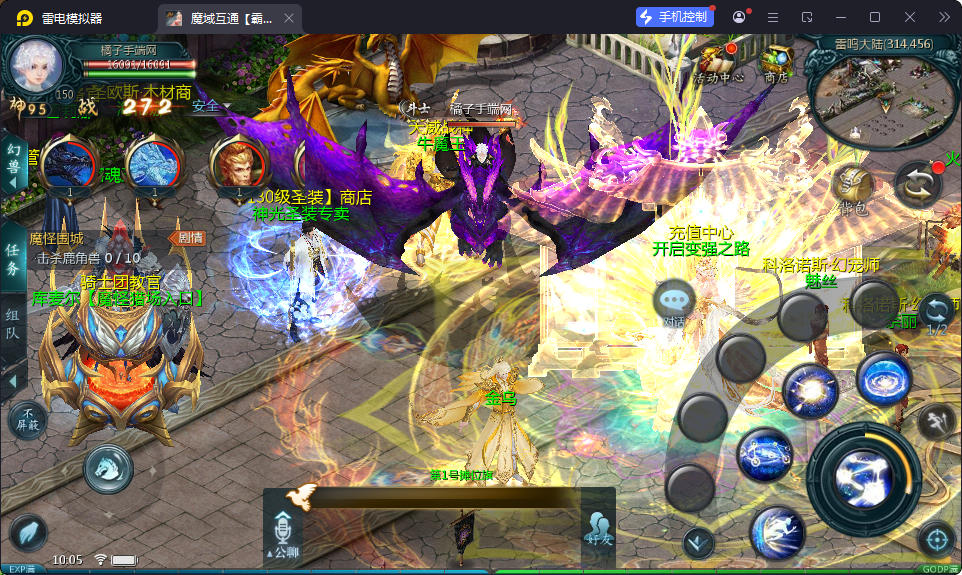Open the 安全 mode dropdown
The width and height of the screenshot is (962, 575).
(210, 106)
